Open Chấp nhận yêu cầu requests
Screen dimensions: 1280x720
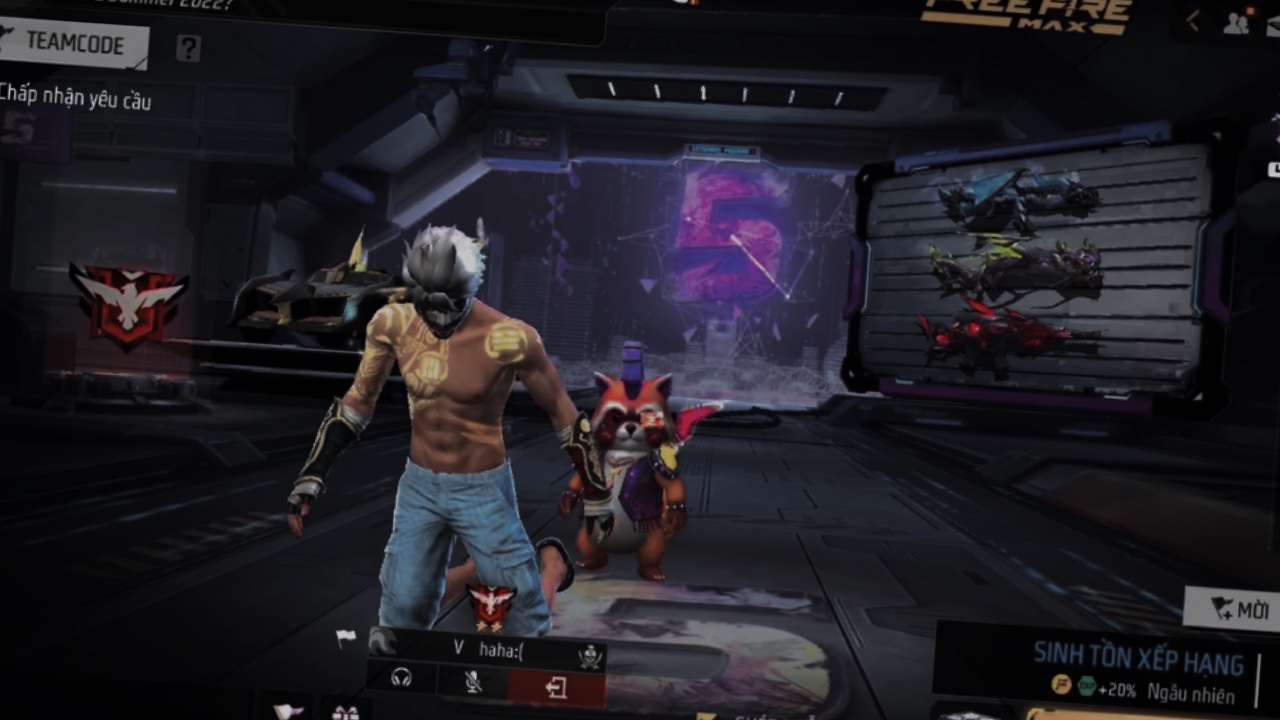(x=75, y=96)
